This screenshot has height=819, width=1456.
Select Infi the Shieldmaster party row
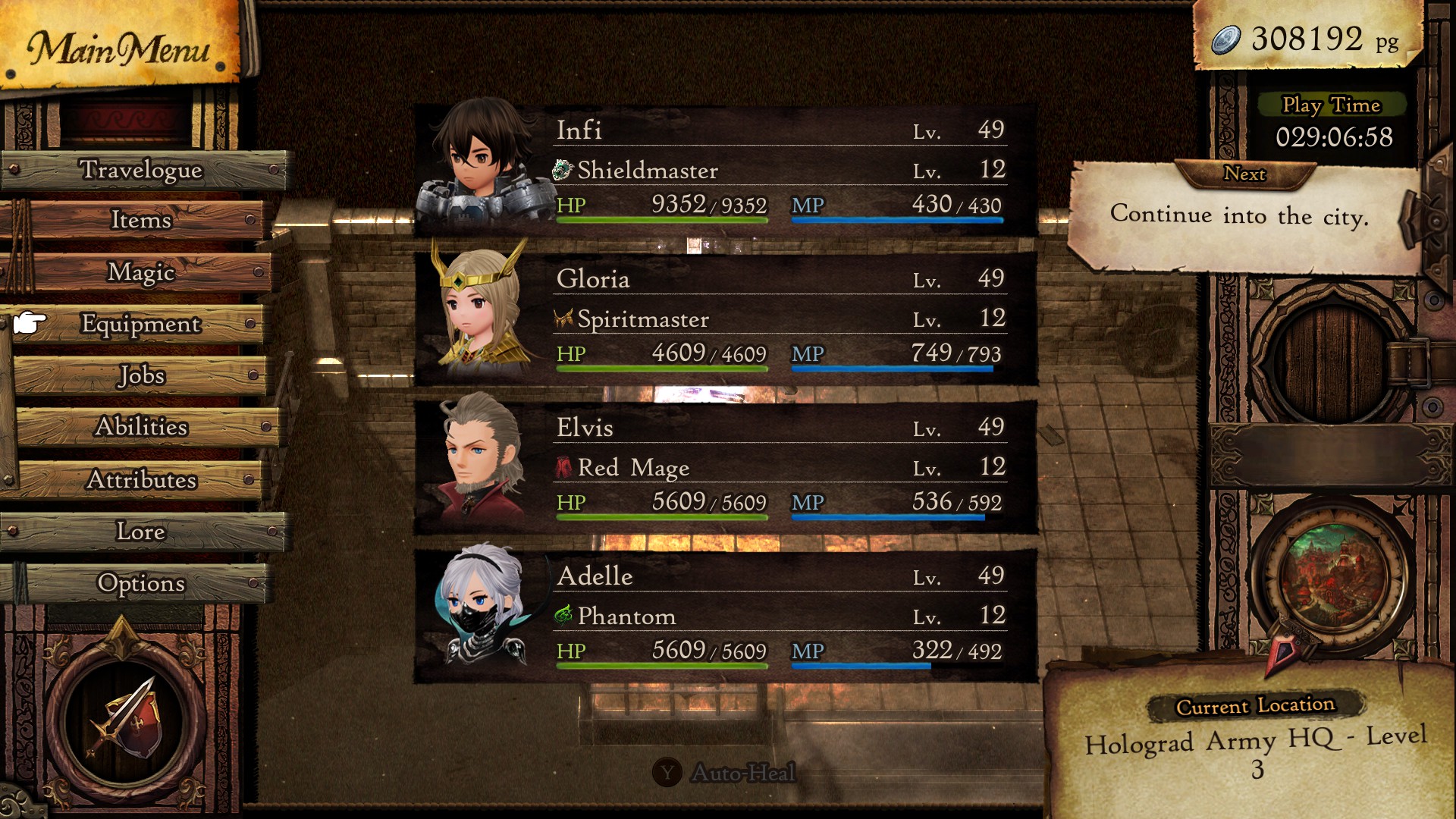725,170
